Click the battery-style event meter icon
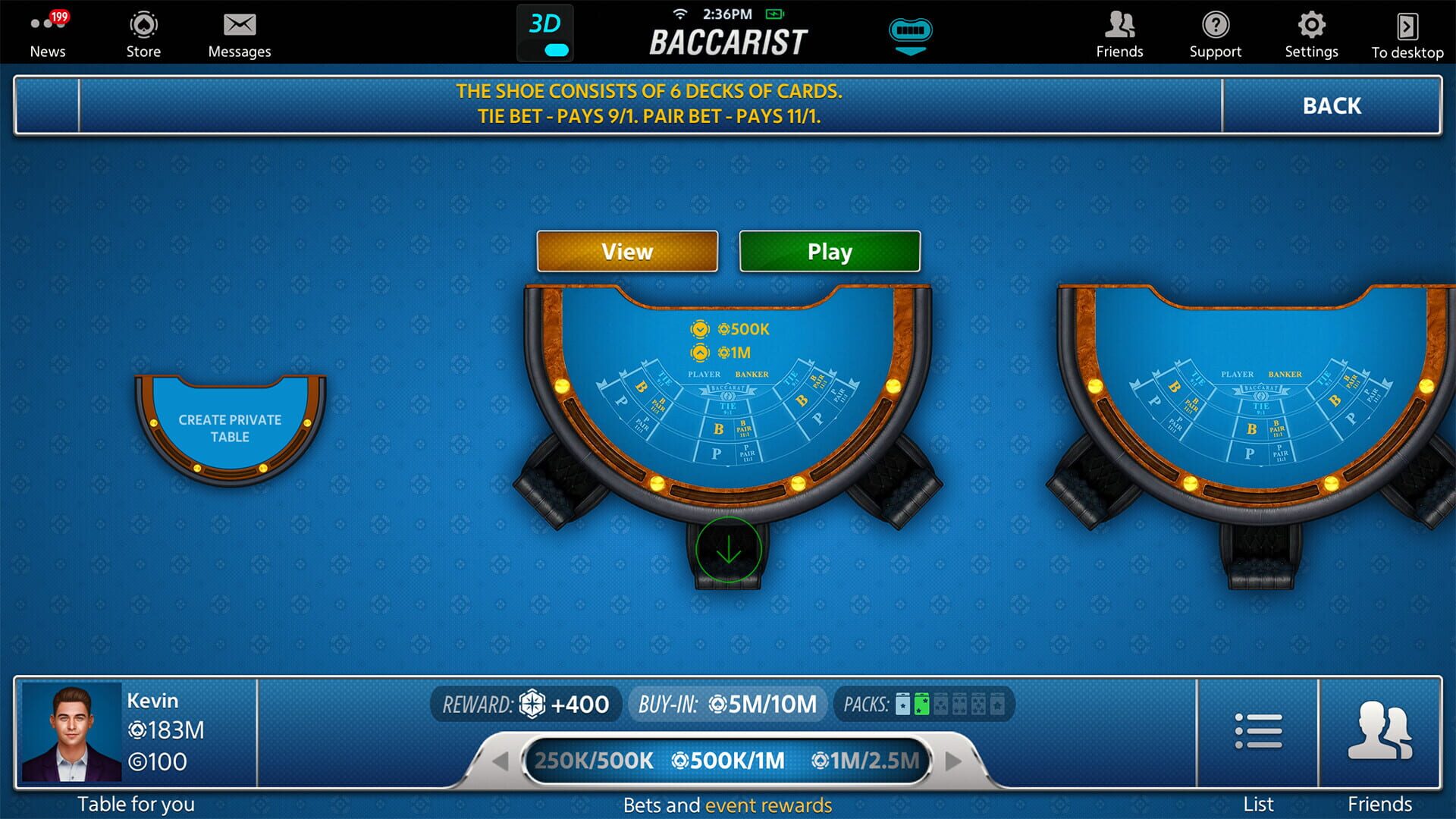Image resolution: width=1456 pixels, height=819 pixels. pyautogui.click(x=910, y=33)
